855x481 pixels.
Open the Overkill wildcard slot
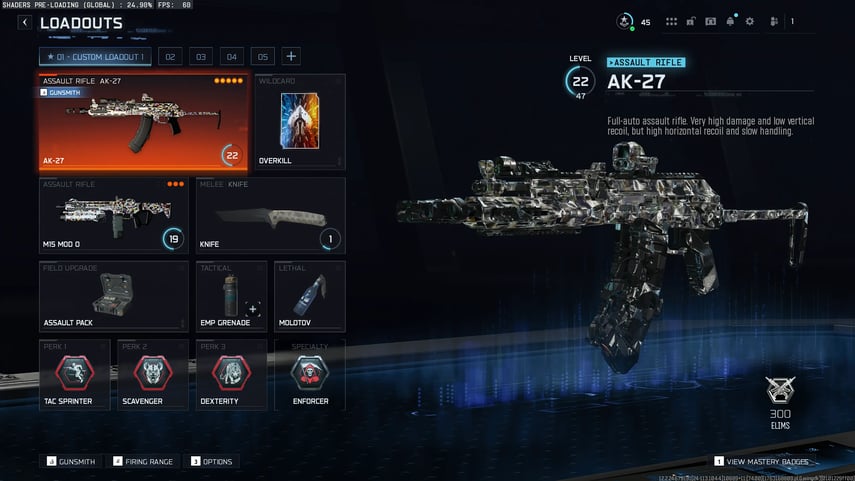pos(300,121)
